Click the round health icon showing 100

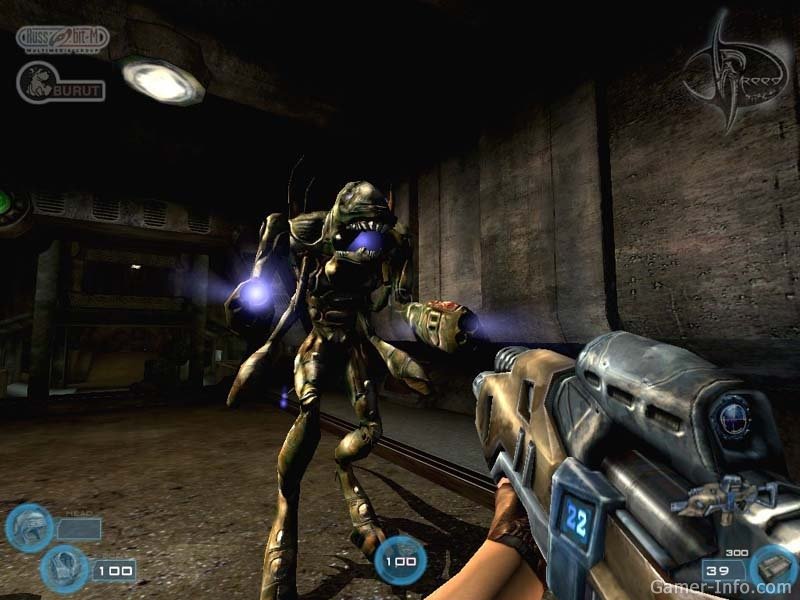tap(401, 559)
